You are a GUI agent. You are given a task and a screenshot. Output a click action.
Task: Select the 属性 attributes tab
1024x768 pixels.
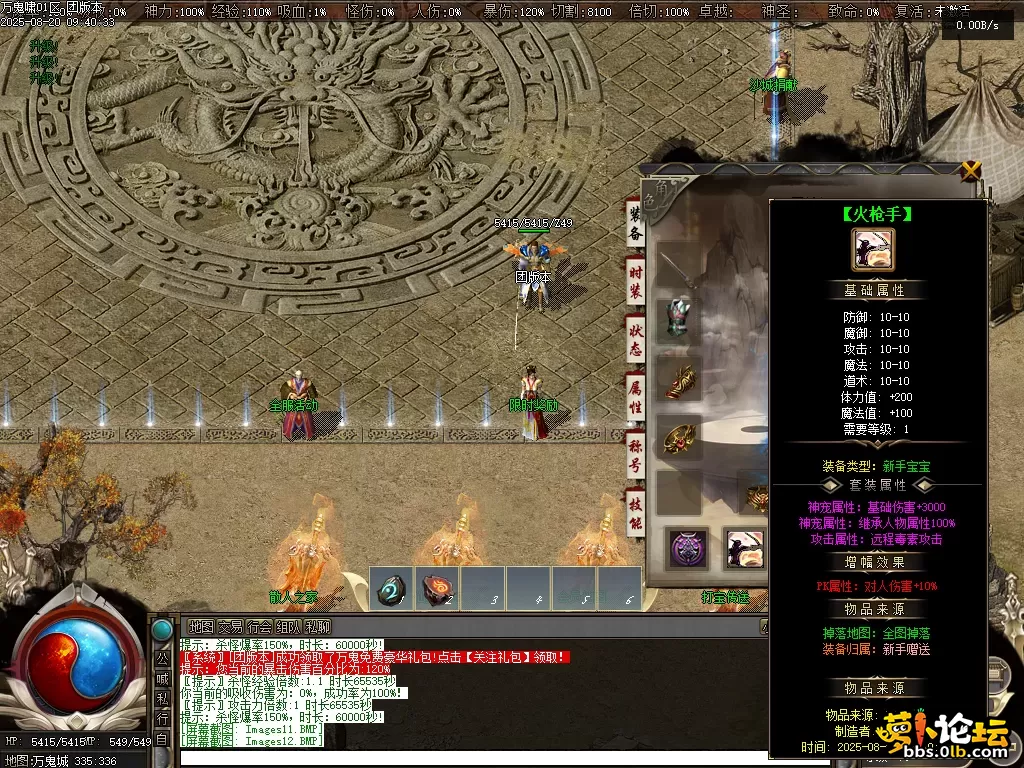[635, 397]
